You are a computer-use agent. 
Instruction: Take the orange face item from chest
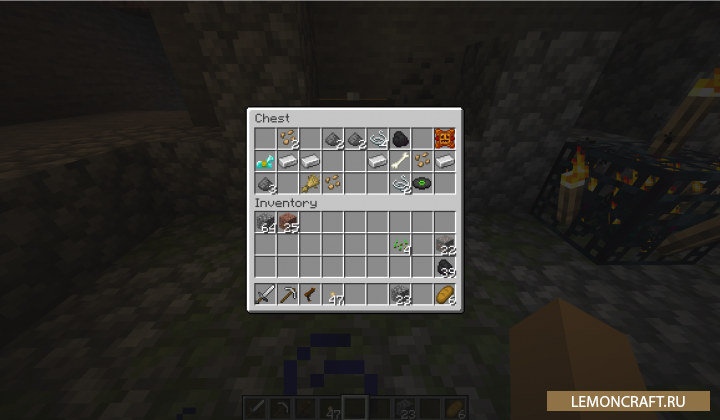[445, 137]
